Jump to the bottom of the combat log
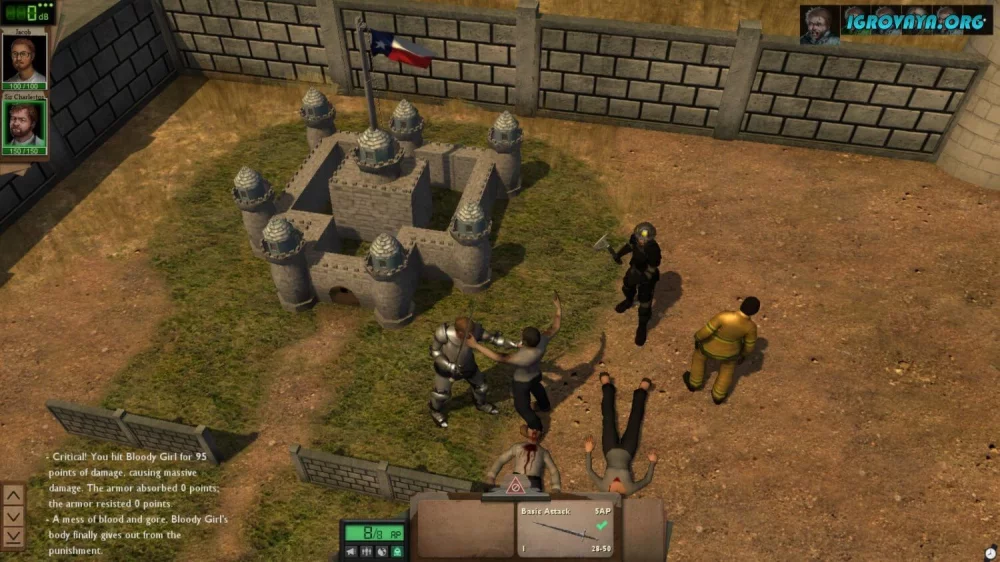 (x=14, y=536)
